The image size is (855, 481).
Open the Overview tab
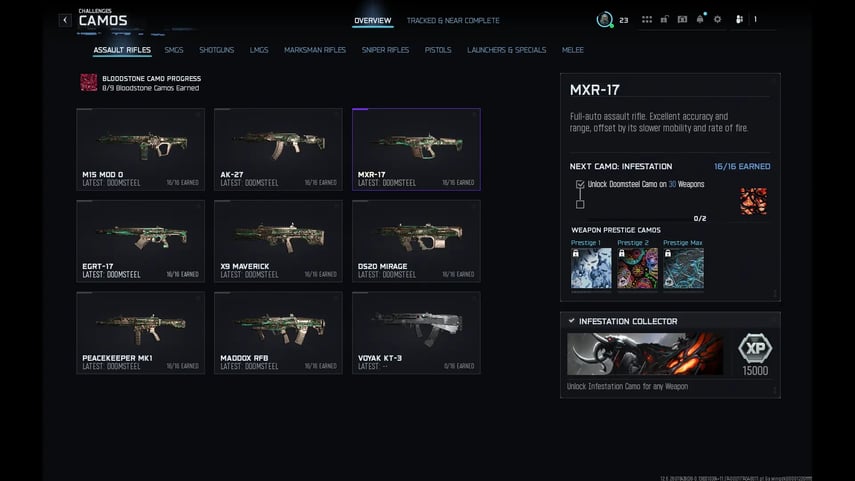coord(372,20)
